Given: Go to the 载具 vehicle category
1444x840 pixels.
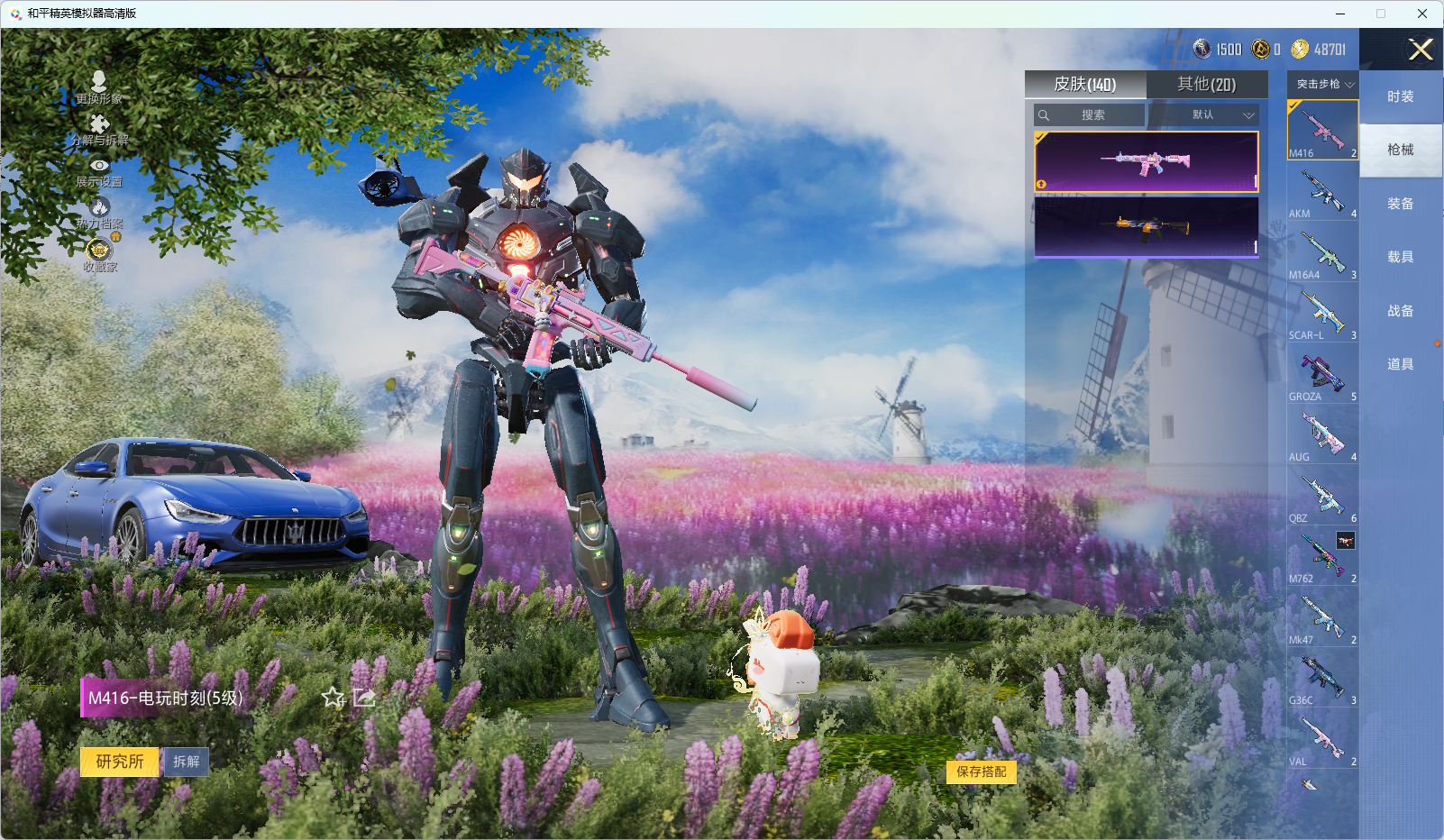Looking at the screenshot, I should pos(1400,258).
